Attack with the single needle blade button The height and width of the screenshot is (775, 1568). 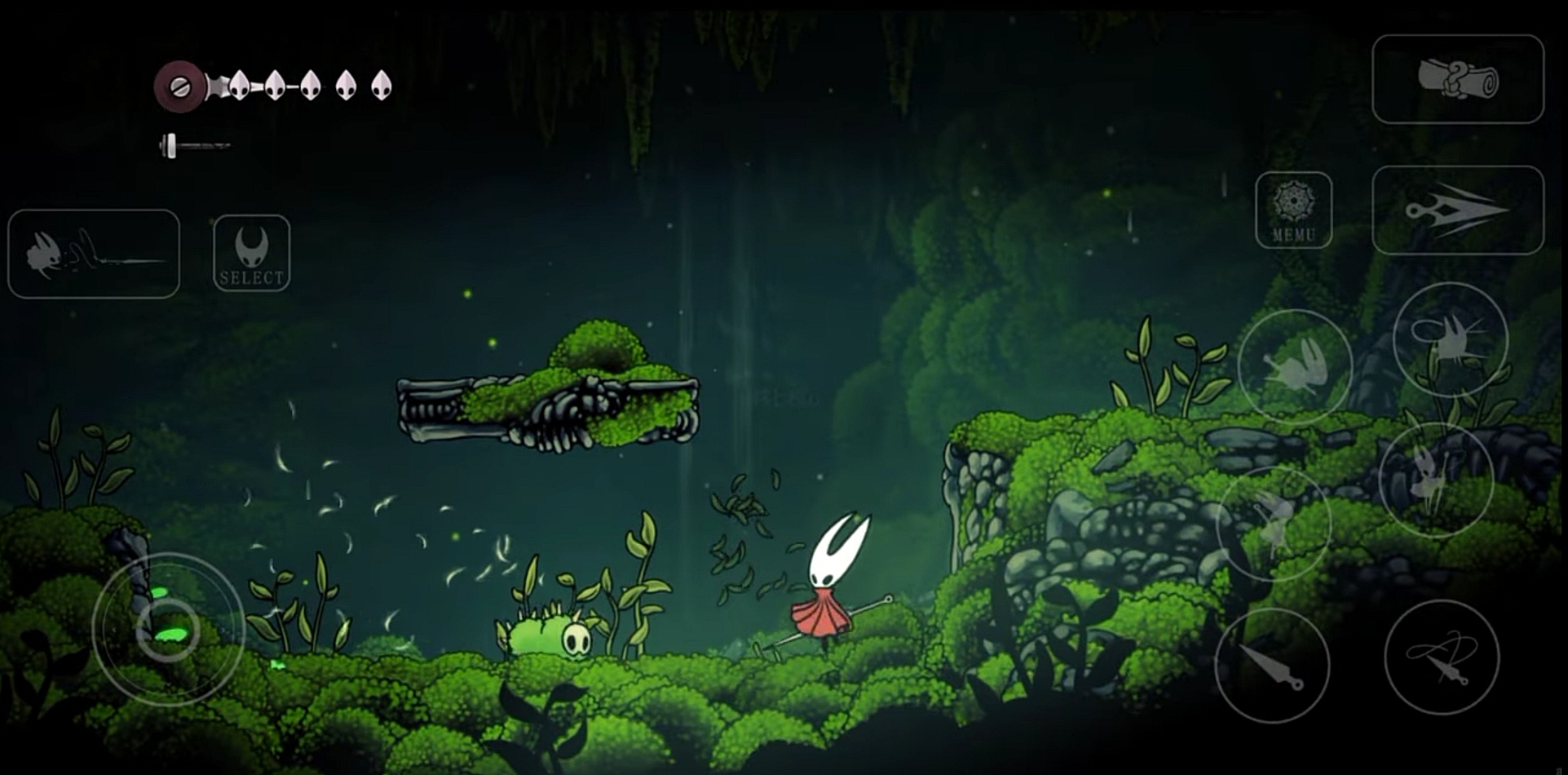coord(1271,665)
